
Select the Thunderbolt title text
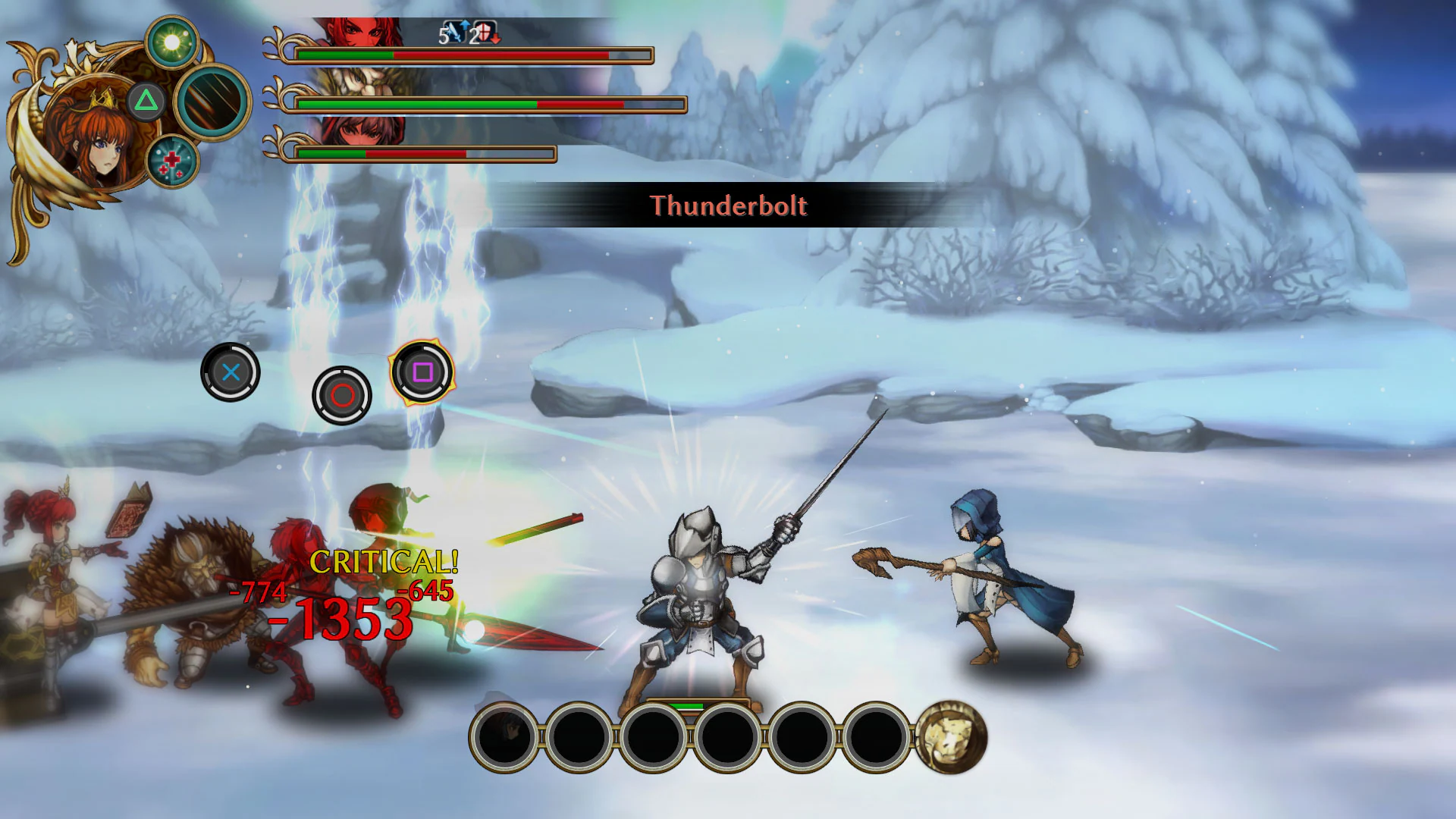point(730,206)
